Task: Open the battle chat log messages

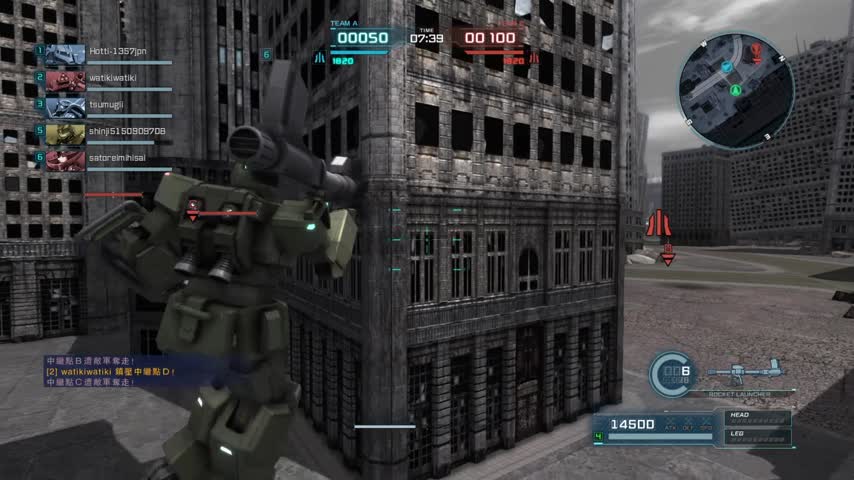Action: pos(110,371)
